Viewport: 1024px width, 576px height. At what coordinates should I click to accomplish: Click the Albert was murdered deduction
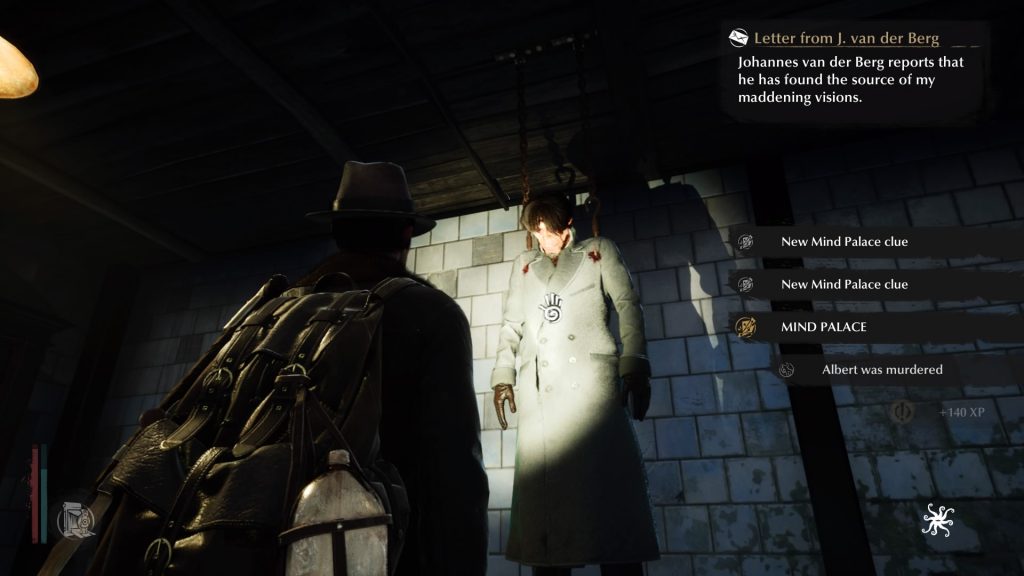point(881,370)
